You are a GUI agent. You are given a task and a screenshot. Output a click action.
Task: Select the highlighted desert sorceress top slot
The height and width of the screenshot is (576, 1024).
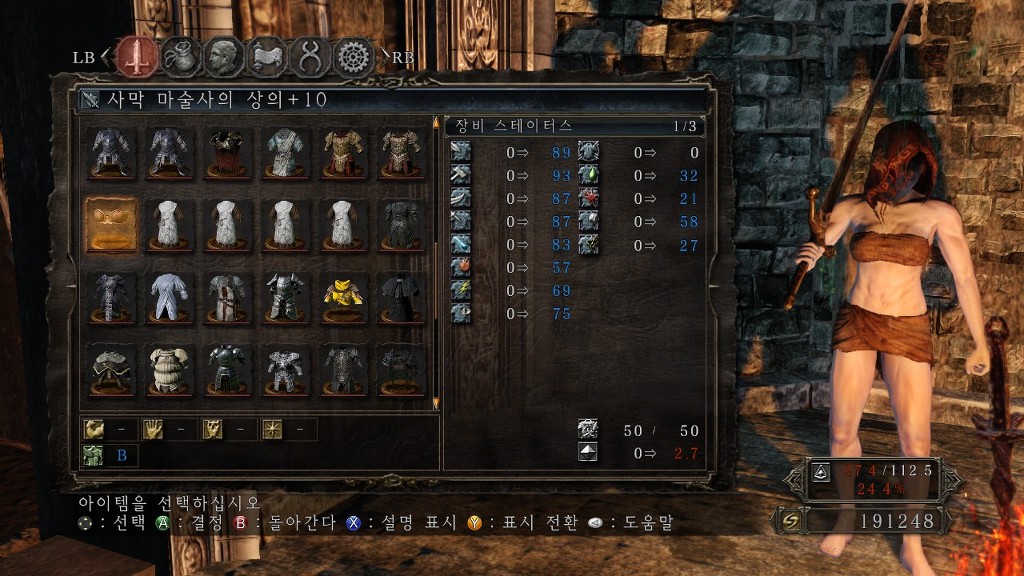click(111, 223)
